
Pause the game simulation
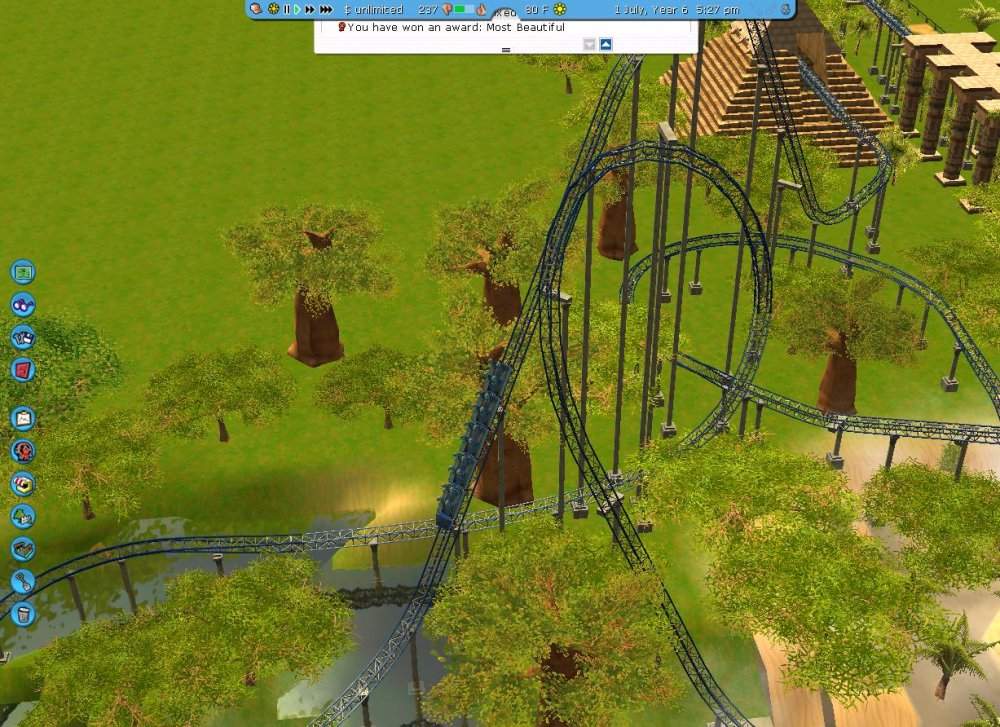pos(287,9)
